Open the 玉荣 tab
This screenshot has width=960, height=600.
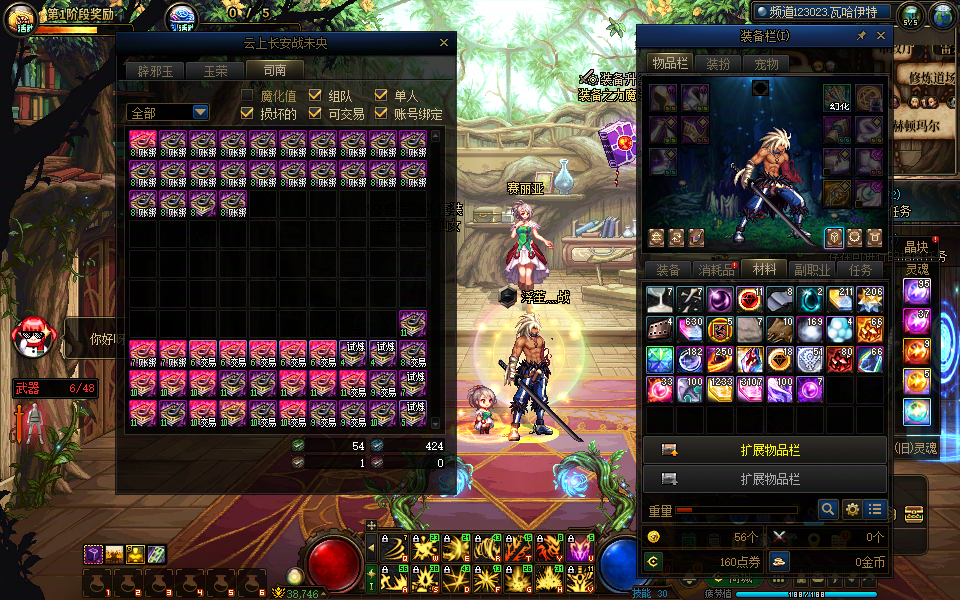(x=215, y=70)
